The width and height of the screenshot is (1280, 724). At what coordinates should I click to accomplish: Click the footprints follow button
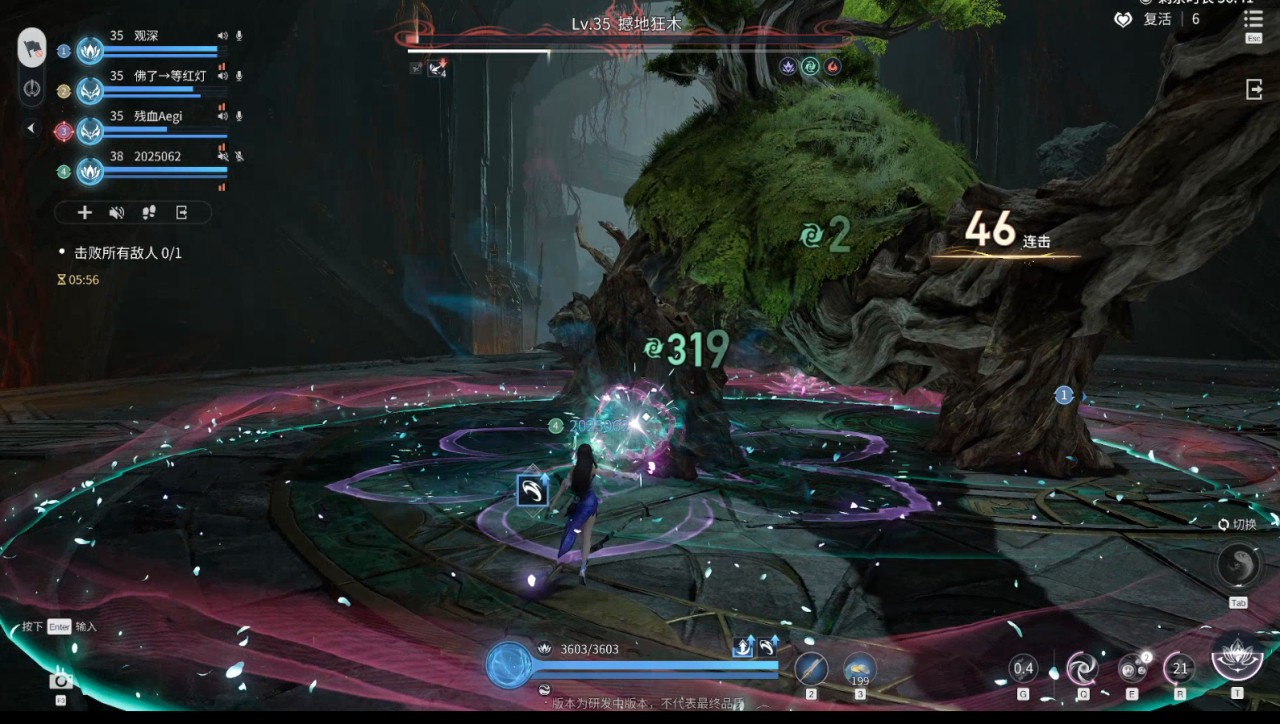pos(149,212)
